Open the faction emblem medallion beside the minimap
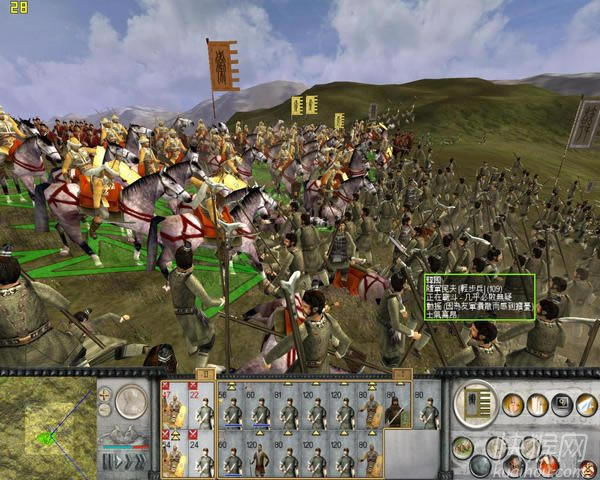 130,402
